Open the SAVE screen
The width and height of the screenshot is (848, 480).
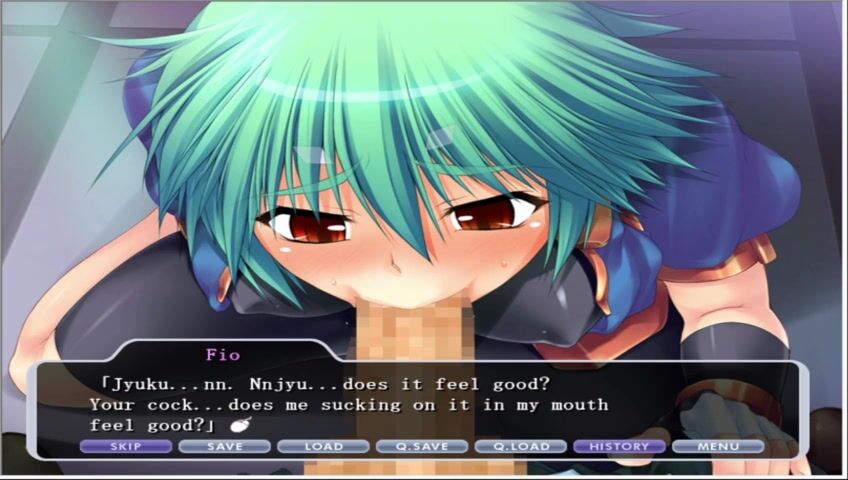click(x=224, y=446)
